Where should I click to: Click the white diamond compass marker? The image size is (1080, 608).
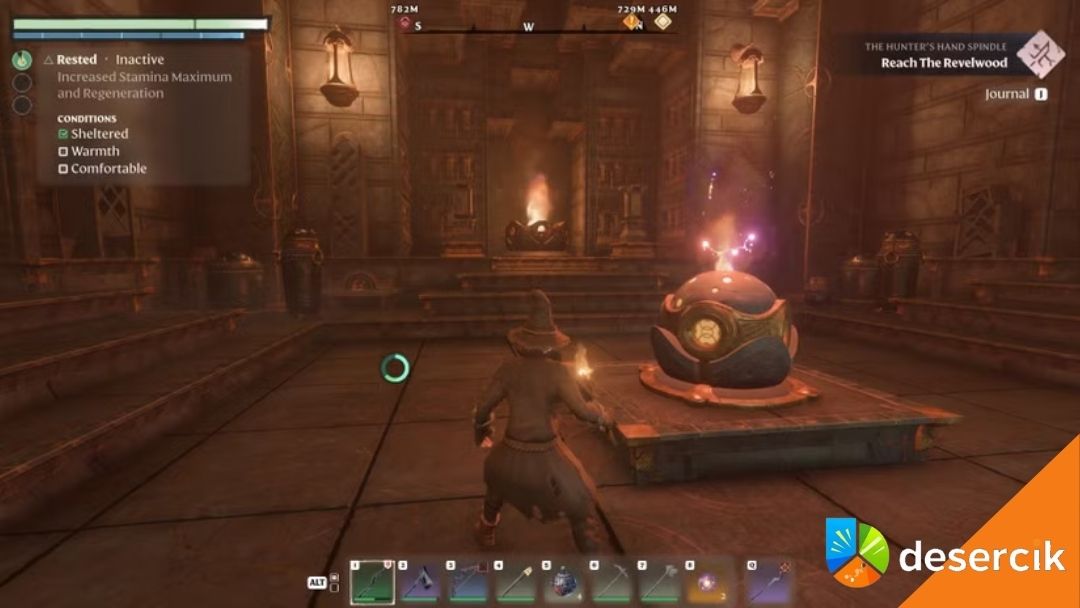click(661, 23)
